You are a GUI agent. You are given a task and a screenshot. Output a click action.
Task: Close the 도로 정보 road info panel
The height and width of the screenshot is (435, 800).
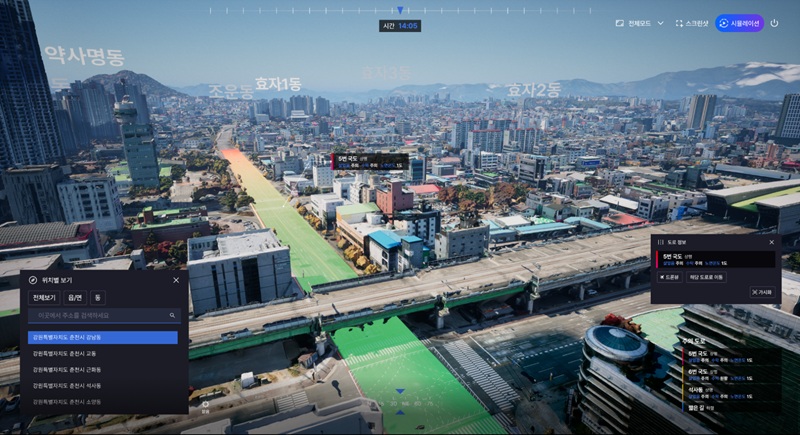click(x=771, y=242)
